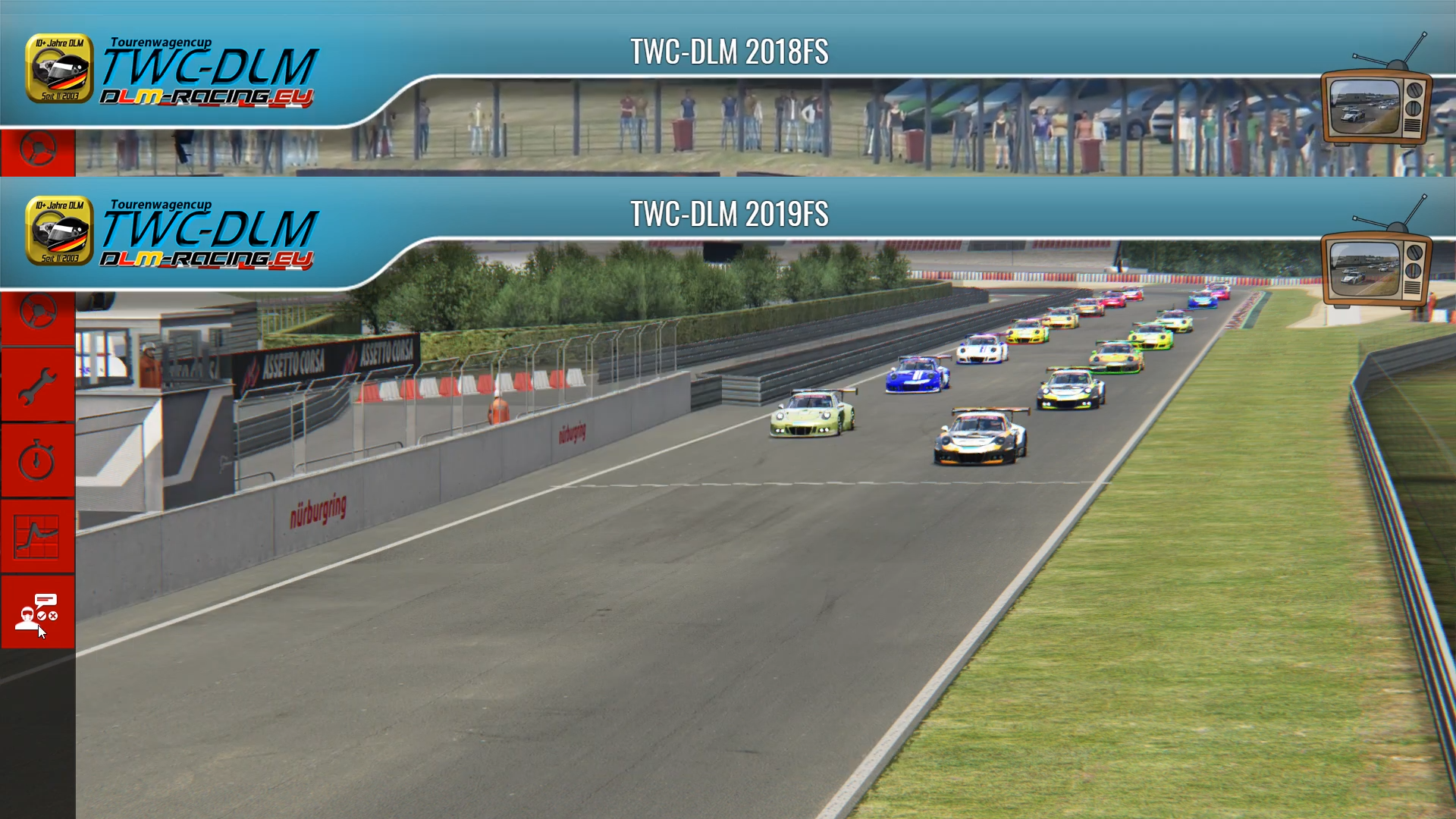Choose the steering wheel icon under 2019FS
Screen dimensions: 1456x819
pyautogui.click(x=37, y=311)
